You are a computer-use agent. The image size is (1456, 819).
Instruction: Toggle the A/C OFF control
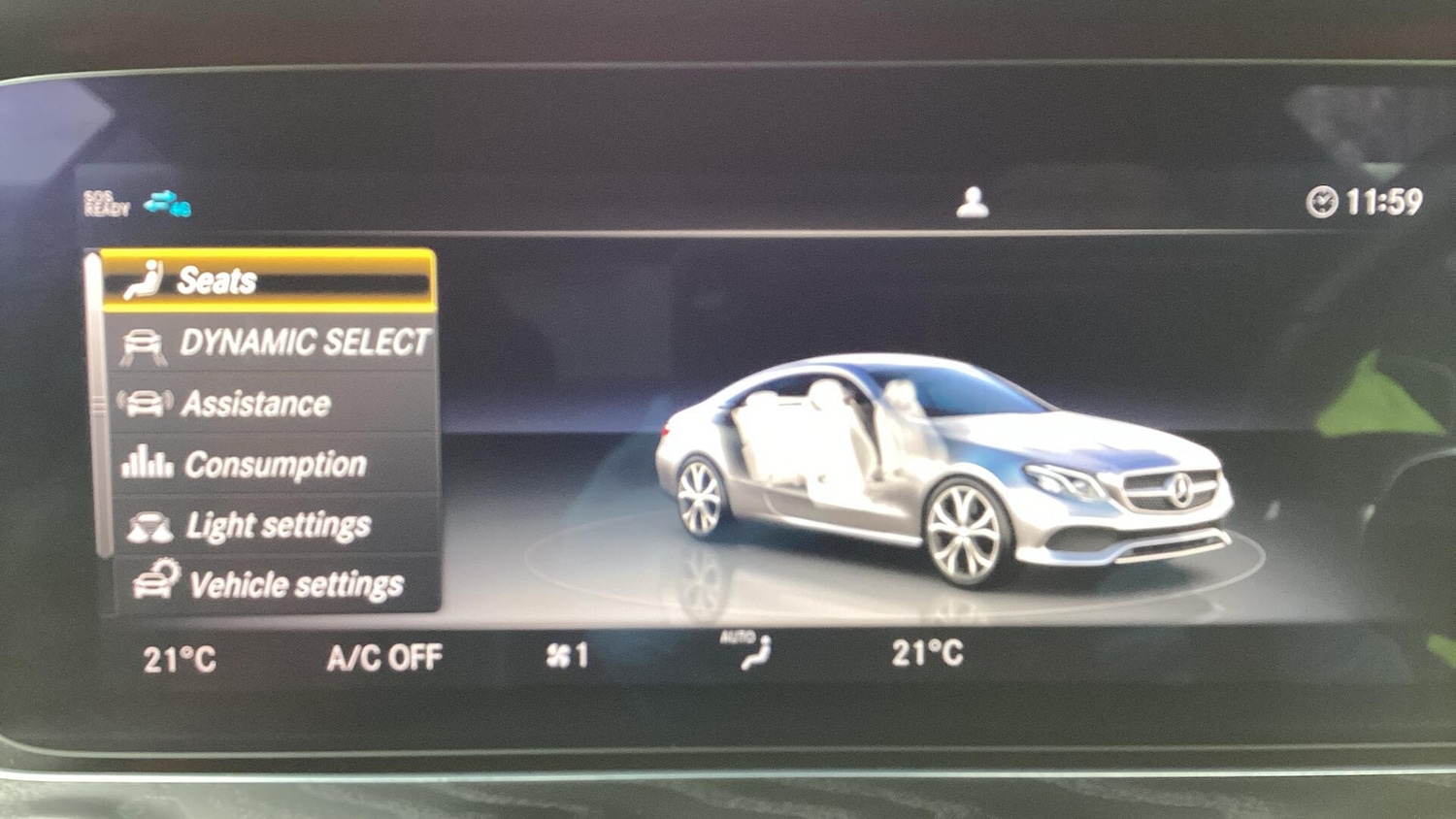[384, 658]
